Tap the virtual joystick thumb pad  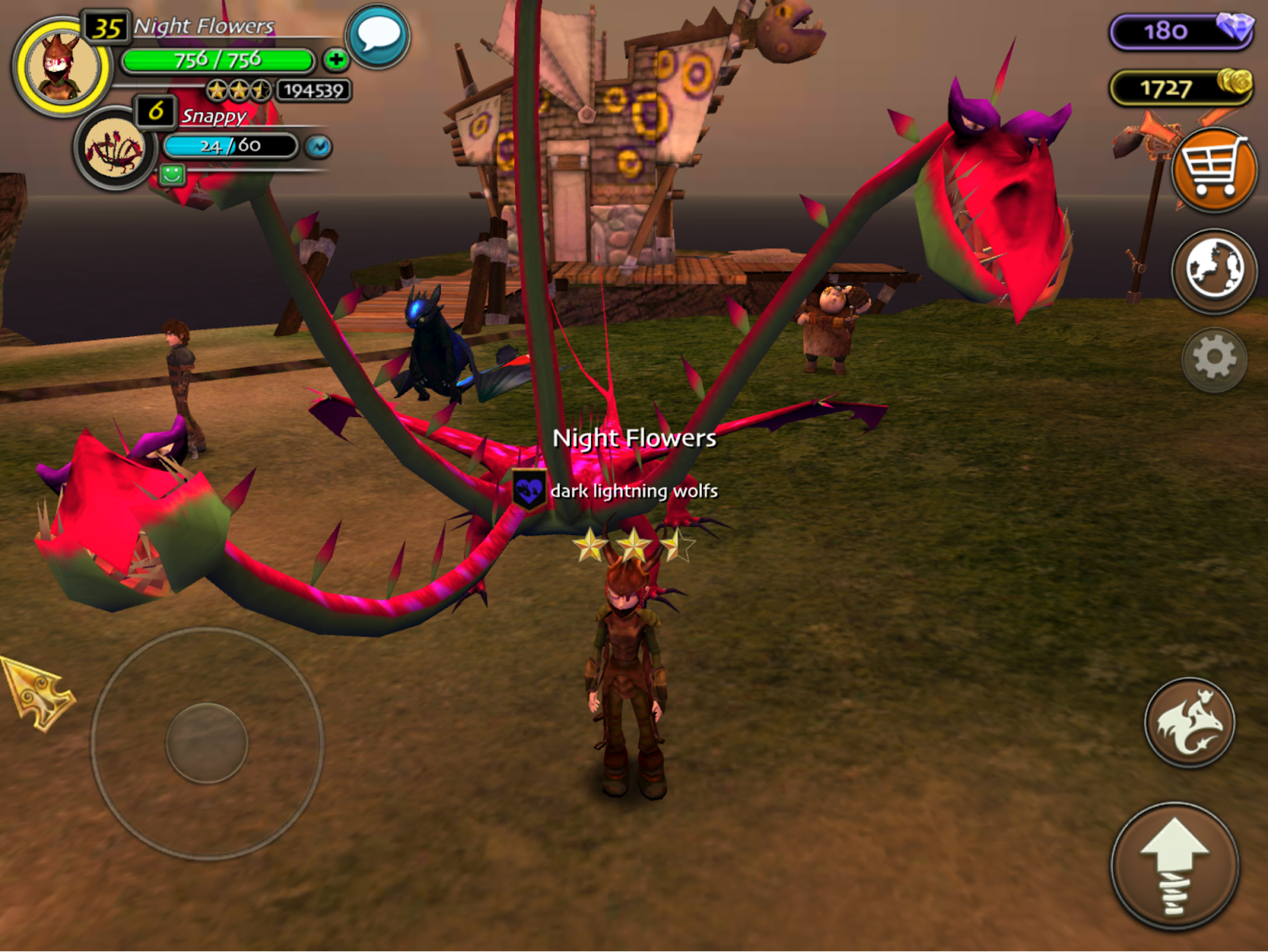(x=207, y=743)
